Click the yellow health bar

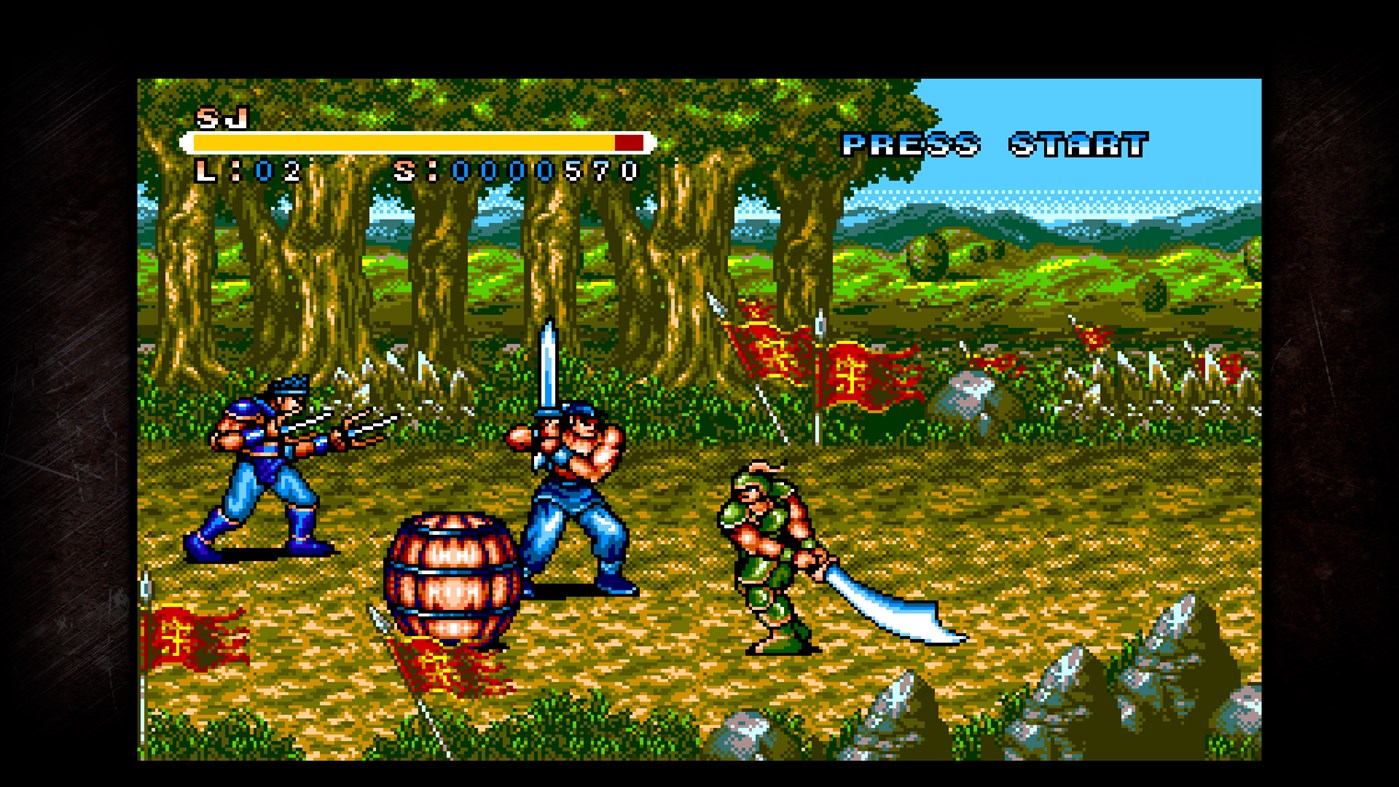[400, 142]
